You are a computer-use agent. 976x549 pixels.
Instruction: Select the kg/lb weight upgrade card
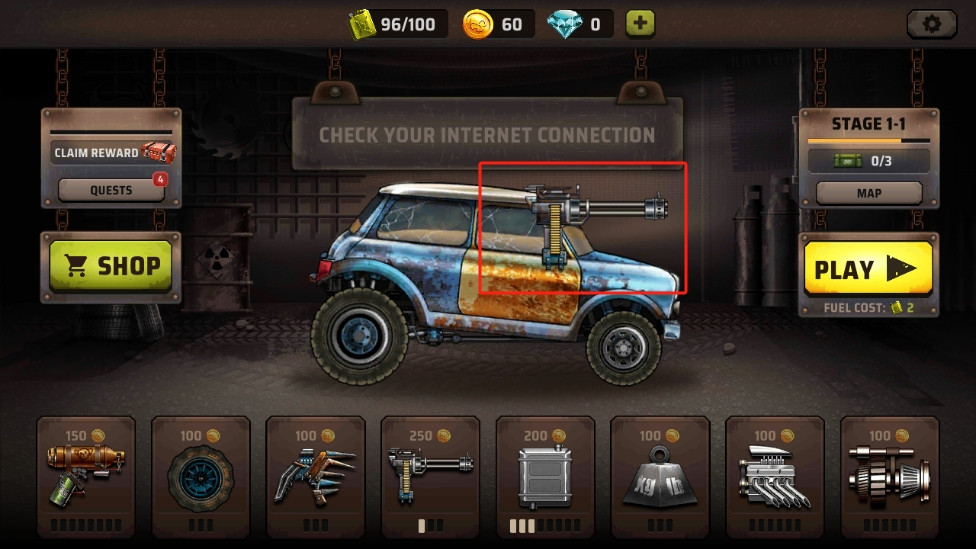[660, 476]
